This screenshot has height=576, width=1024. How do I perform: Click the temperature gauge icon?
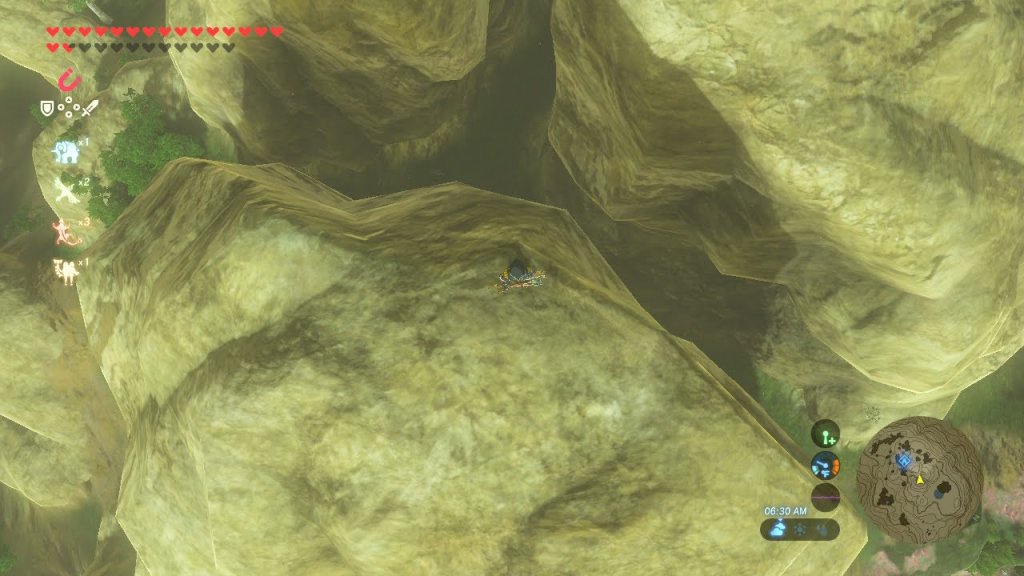click(825, 465)
